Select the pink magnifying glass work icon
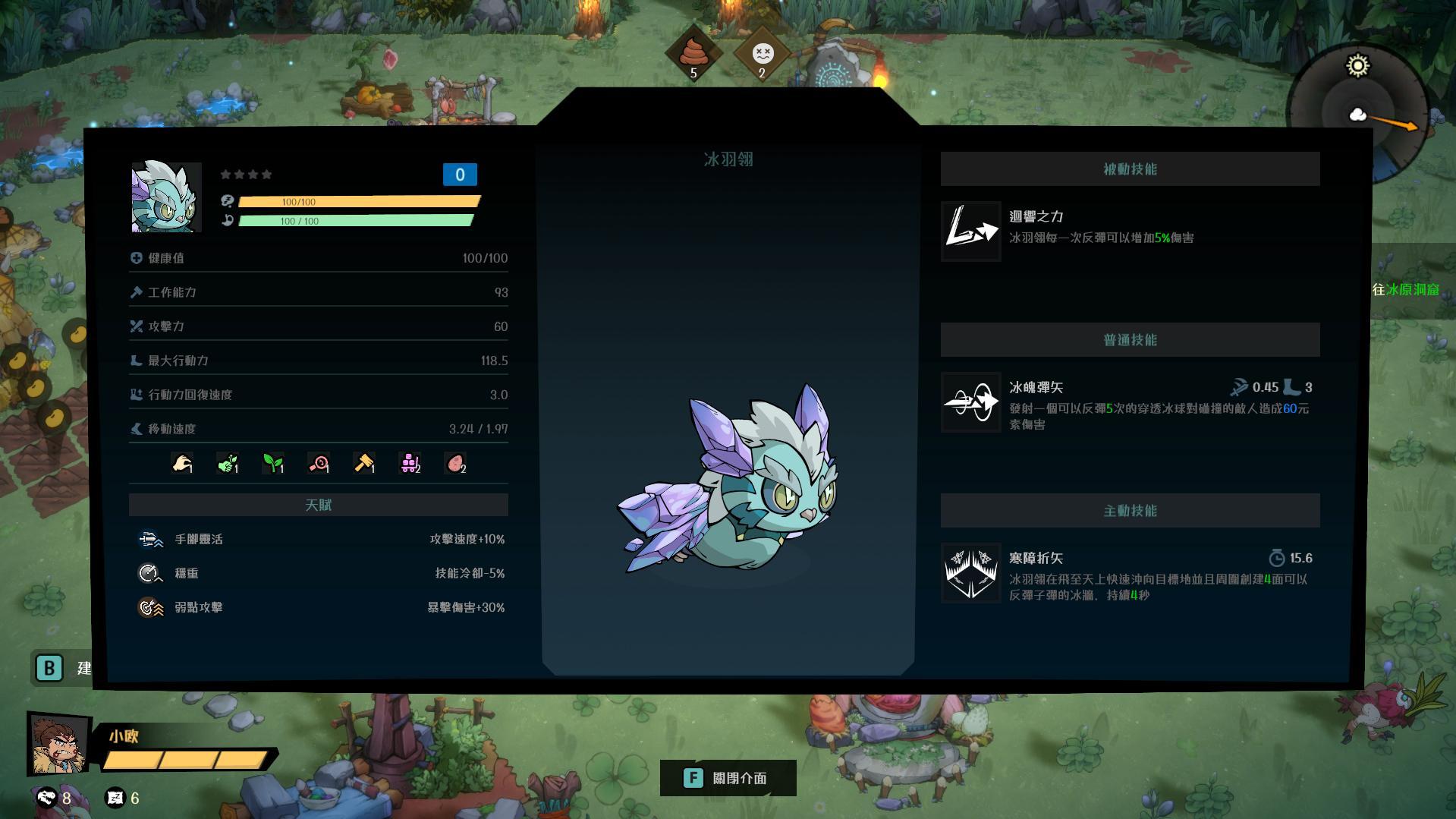 coord(319,463)
